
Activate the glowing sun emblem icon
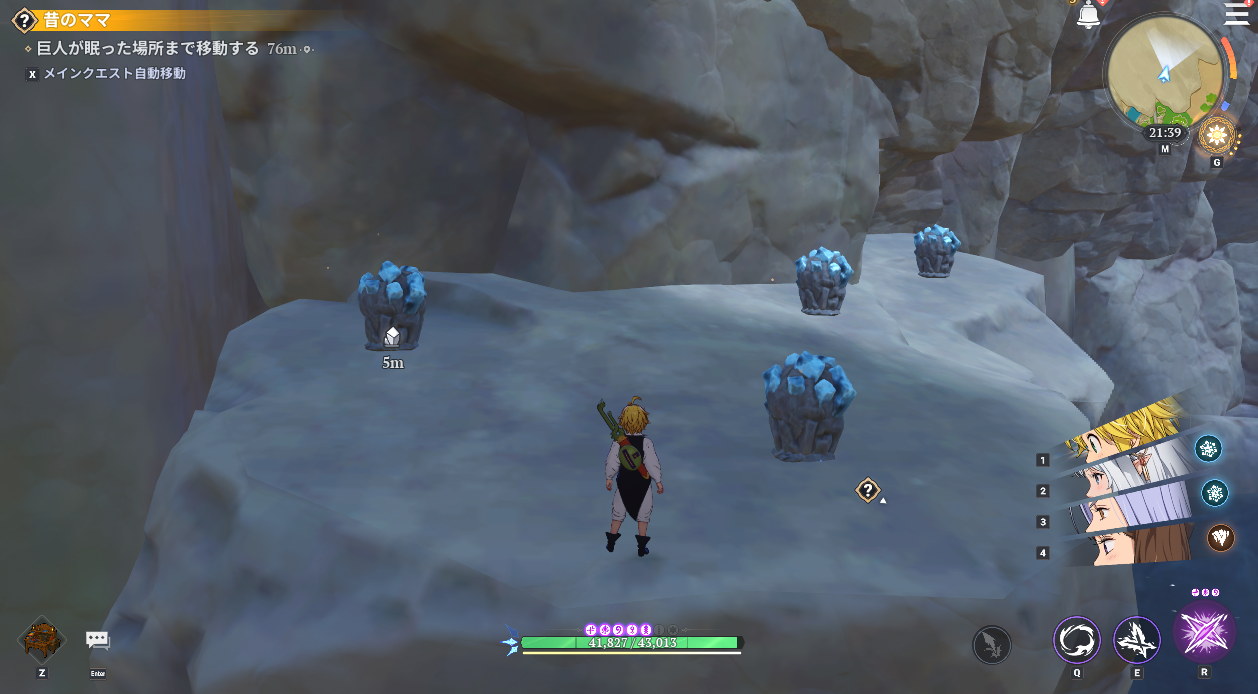(x=1217, y=135)
